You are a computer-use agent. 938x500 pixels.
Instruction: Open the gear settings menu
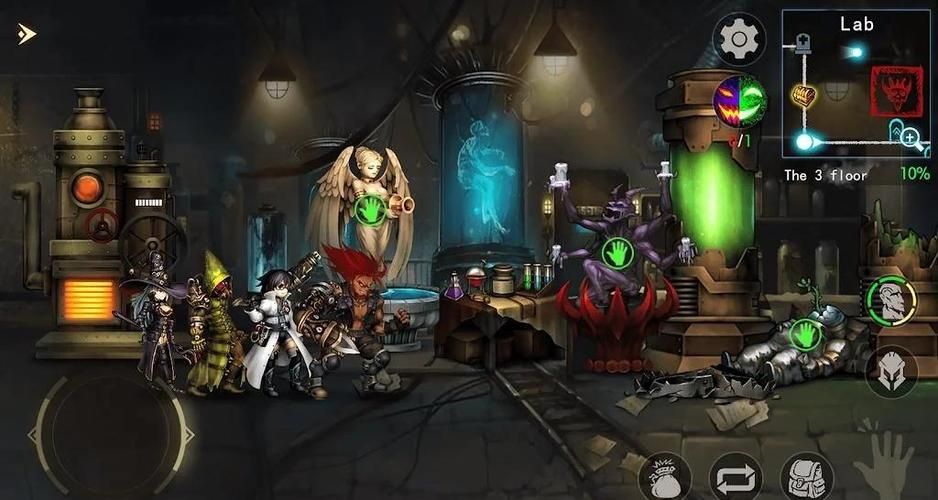point(739,40)
